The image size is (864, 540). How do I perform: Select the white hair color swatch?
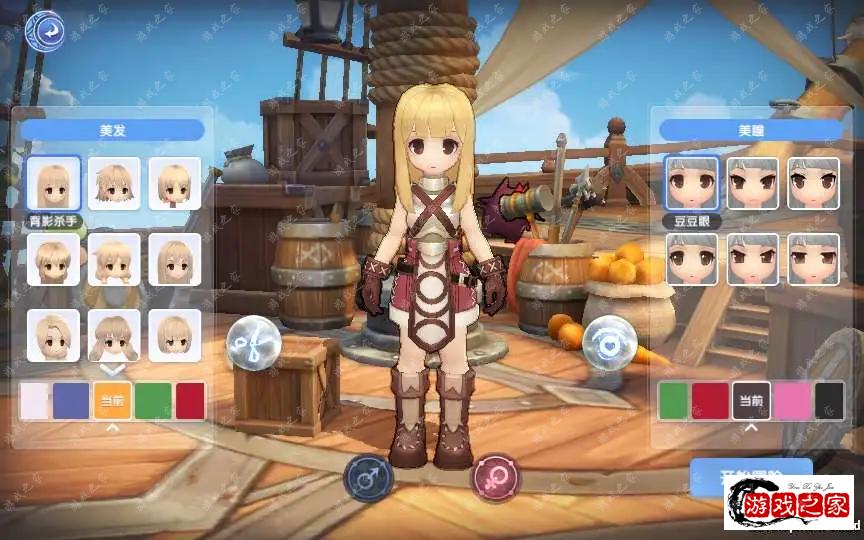33,400
